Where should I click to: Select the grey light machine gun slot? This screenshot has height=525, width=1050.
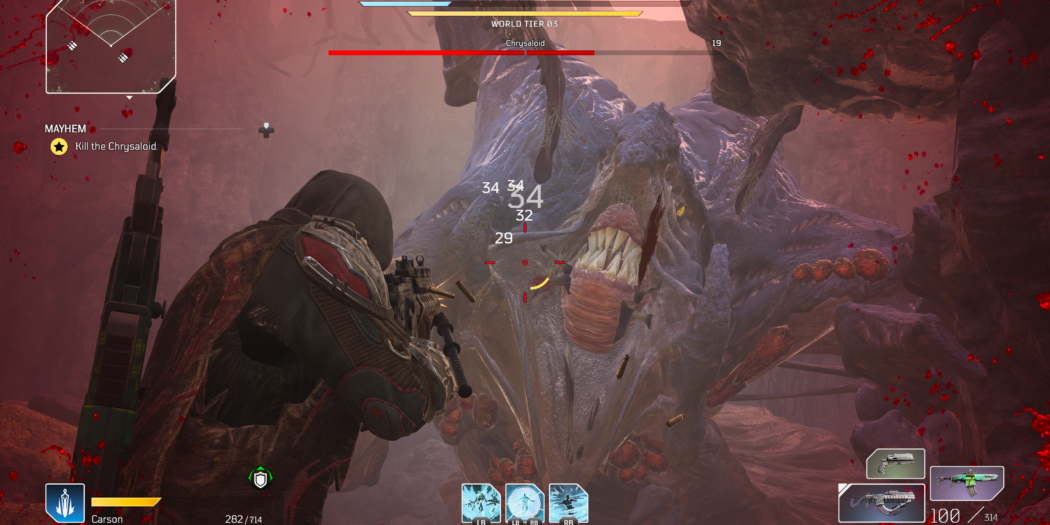coord(881,502)
